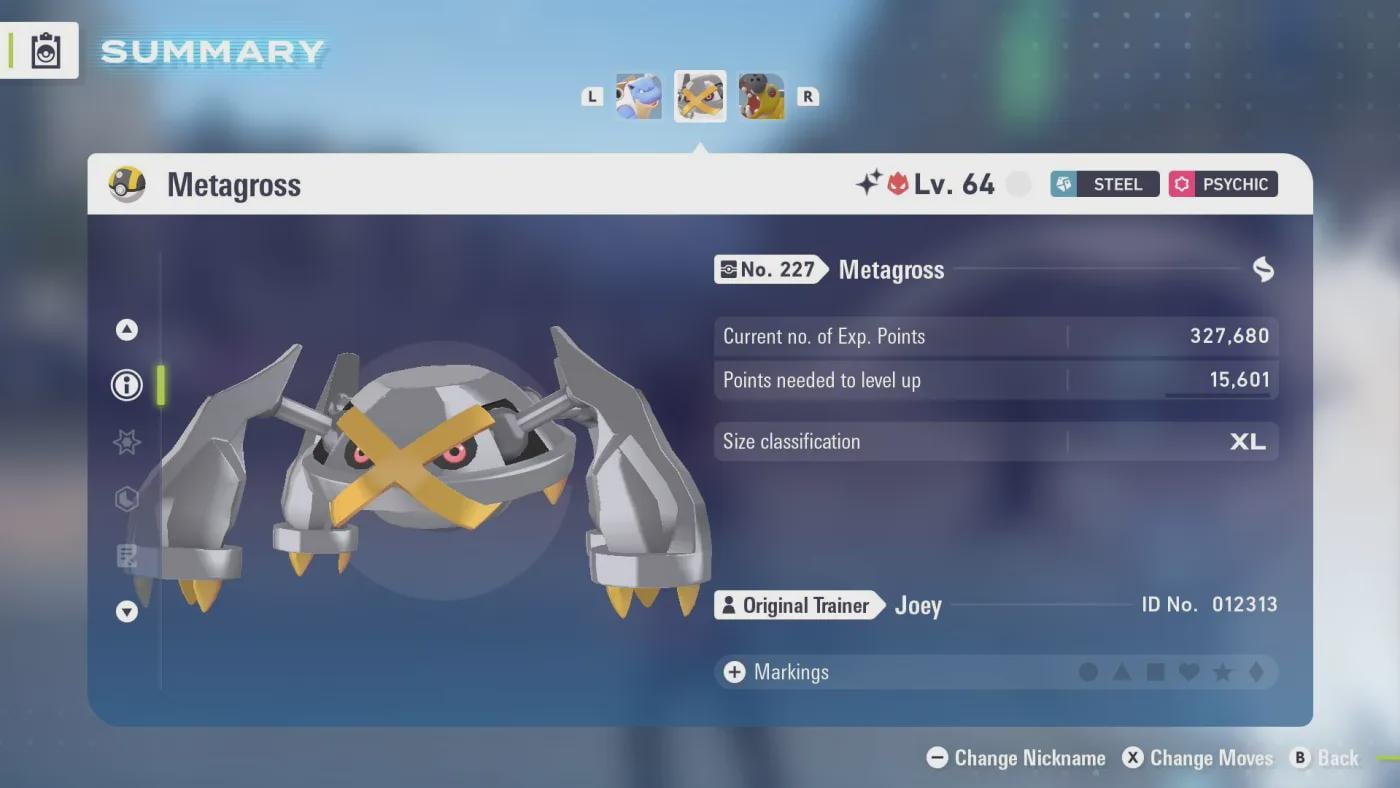1400x788 pixels.
Task: Toggle the triangle marking
Action: point(1122,672)
